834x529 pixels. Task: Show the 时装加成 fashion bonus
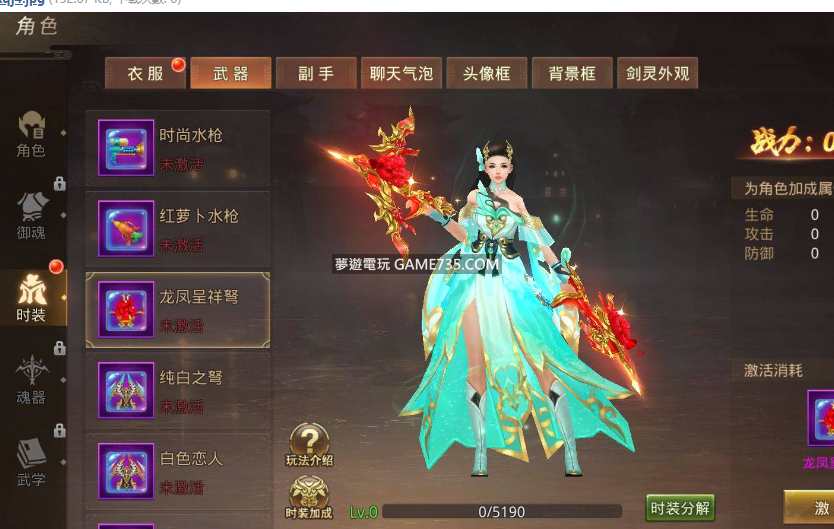pos(309,497)
